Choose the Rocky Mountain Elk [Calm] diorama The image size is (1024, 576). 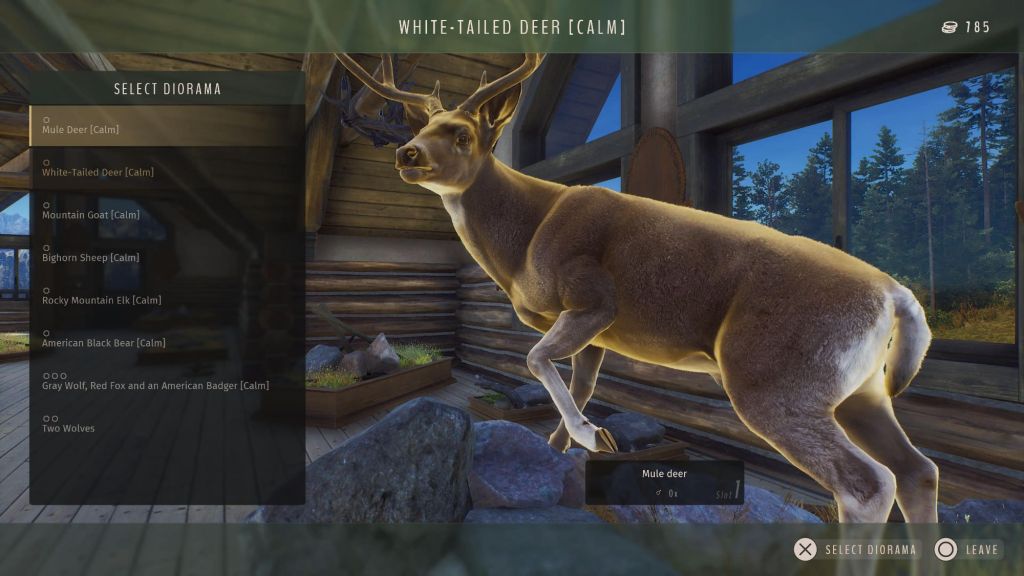pyautogui.click(x=166, y=297)
